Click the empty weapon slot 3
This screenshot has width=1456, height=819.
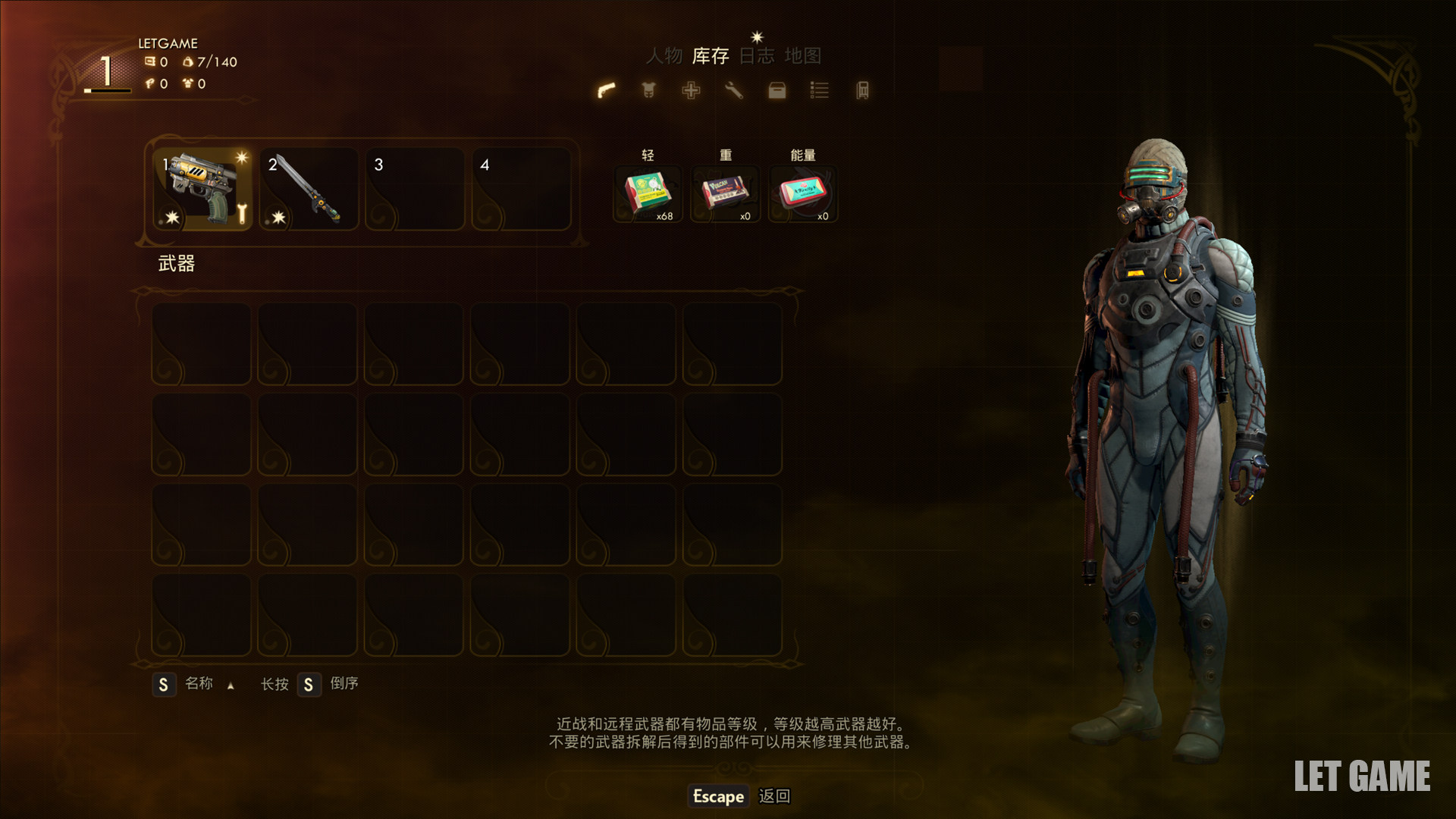[414, 190]
